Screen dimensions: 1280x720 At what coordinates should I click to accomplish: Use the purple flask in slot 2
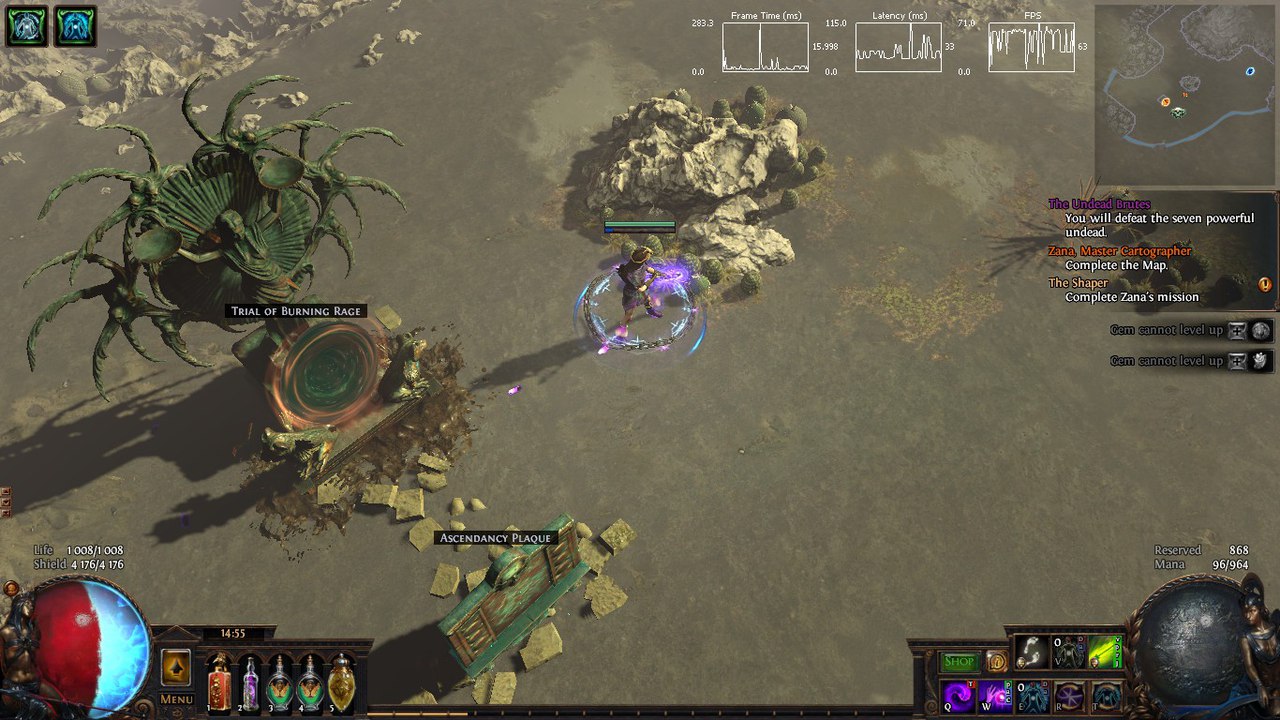tap(250, 683)
